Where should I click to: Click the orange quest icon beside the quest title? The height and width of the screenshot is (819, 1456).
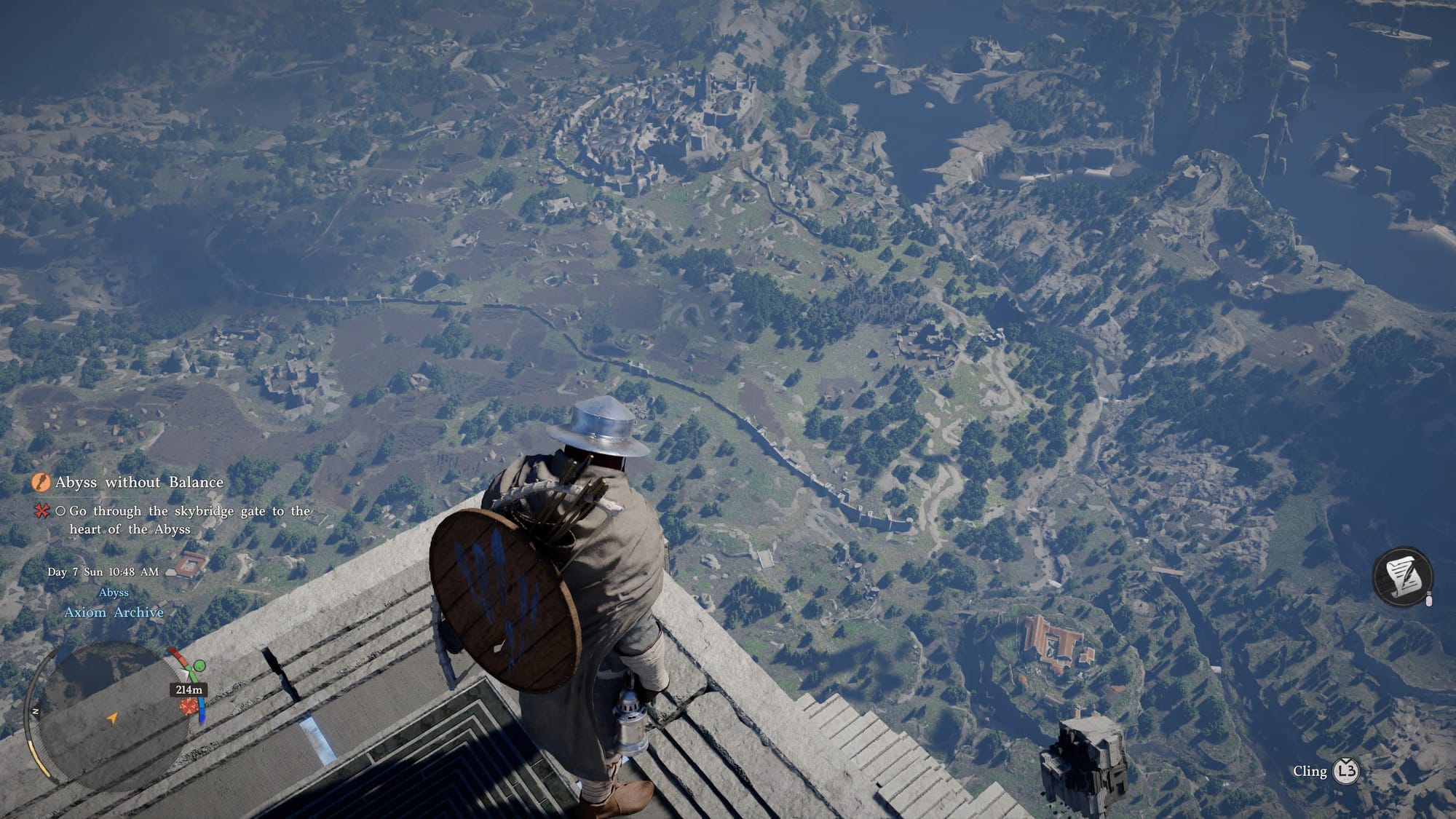pyautogui.click(x=41, y=482)
